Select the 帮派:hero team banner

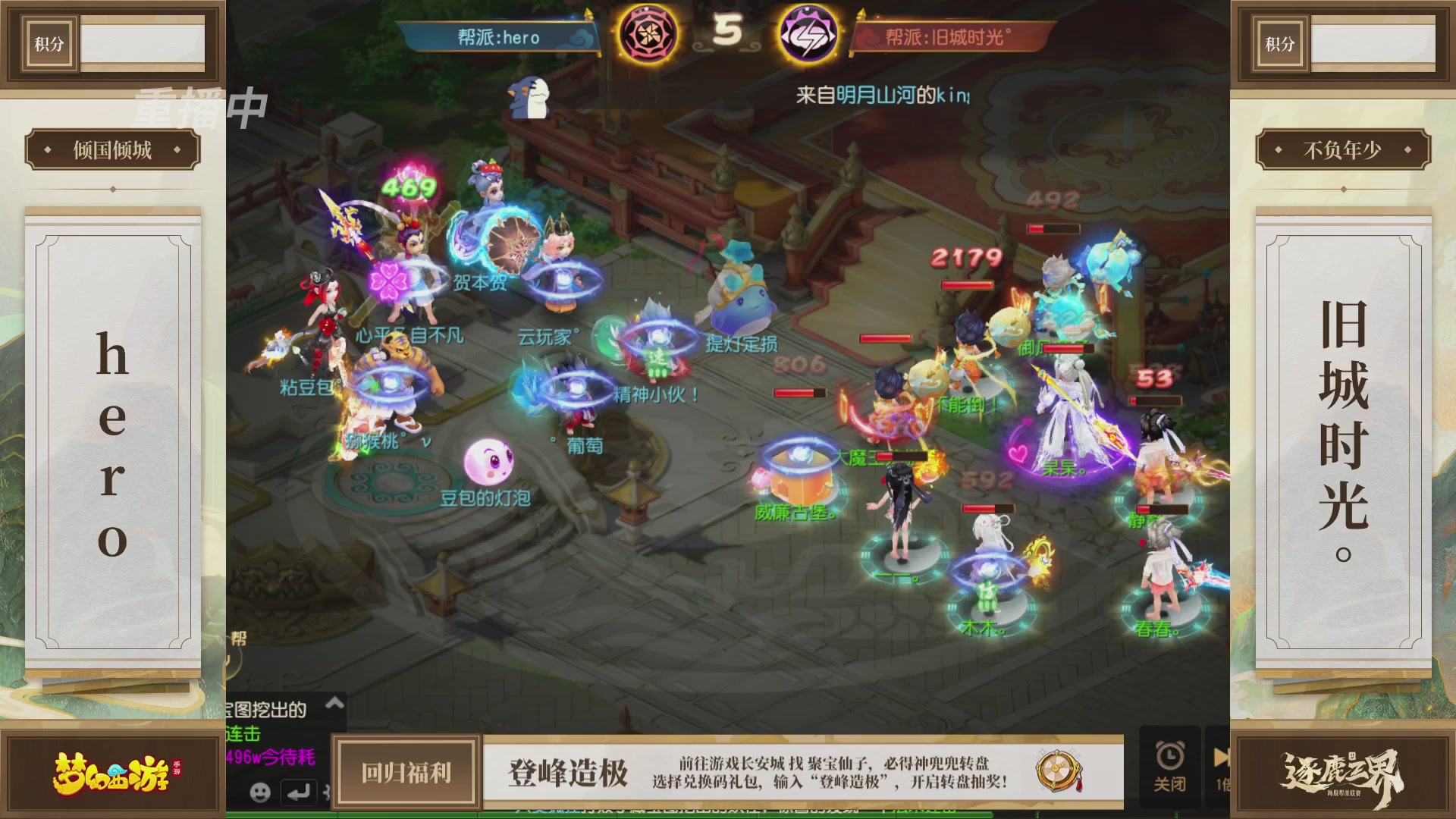500,38
